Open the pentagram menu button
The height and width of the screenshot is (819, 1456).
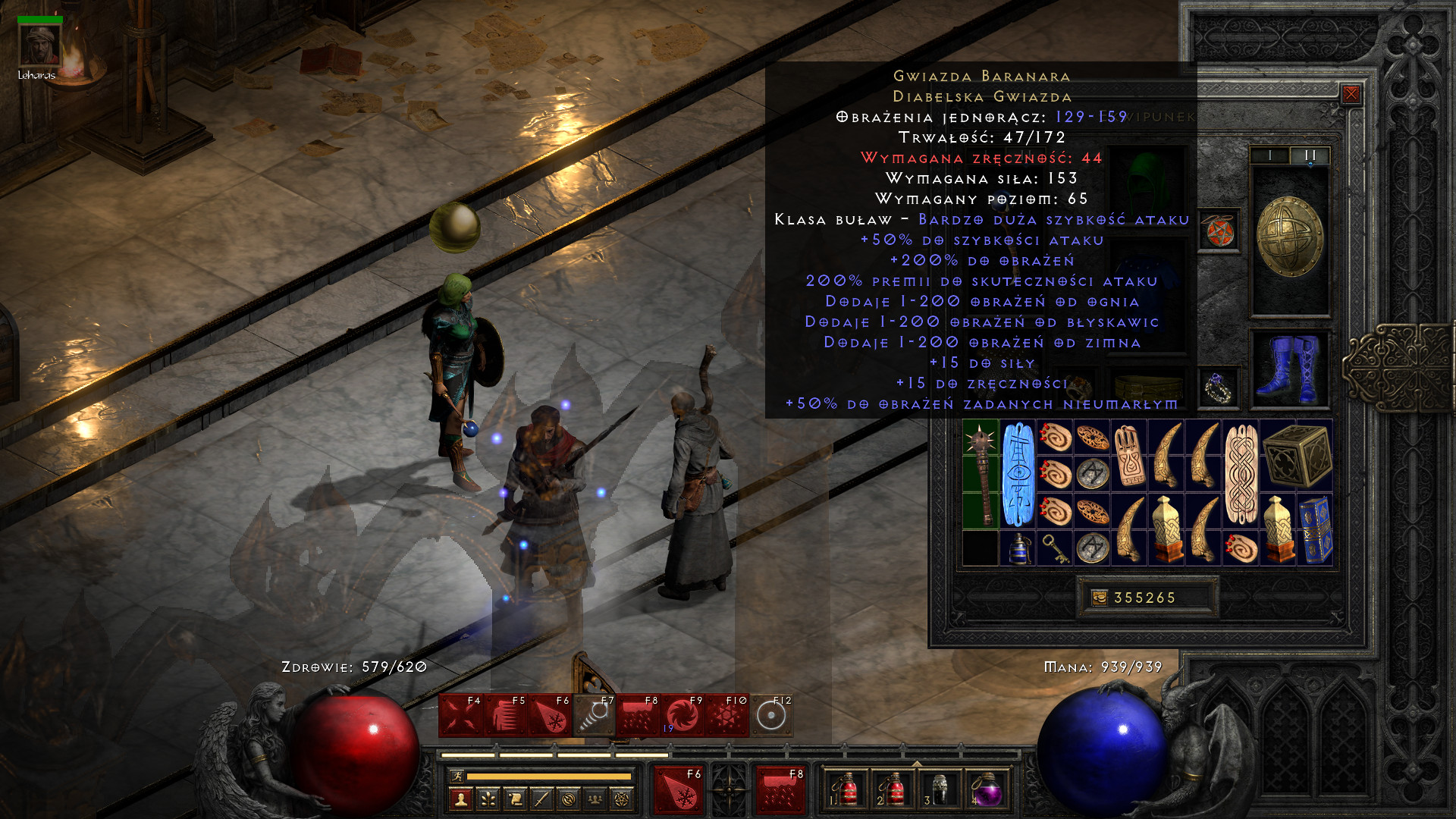pos(622,799)
